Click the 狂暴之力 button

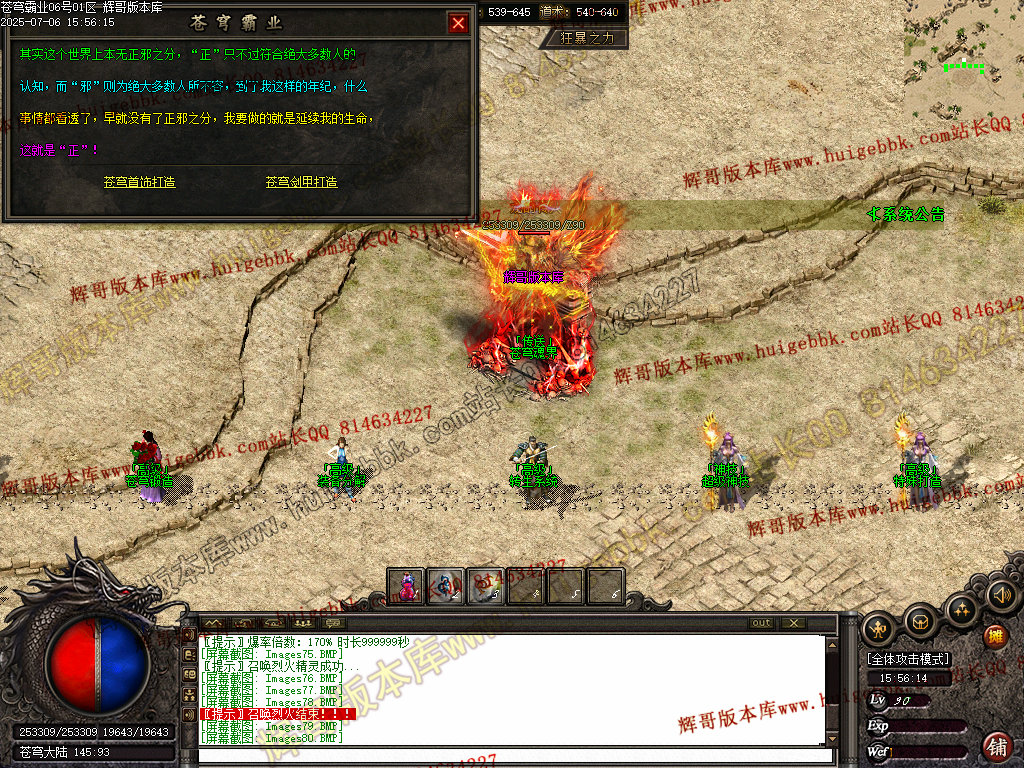point(587,38)
